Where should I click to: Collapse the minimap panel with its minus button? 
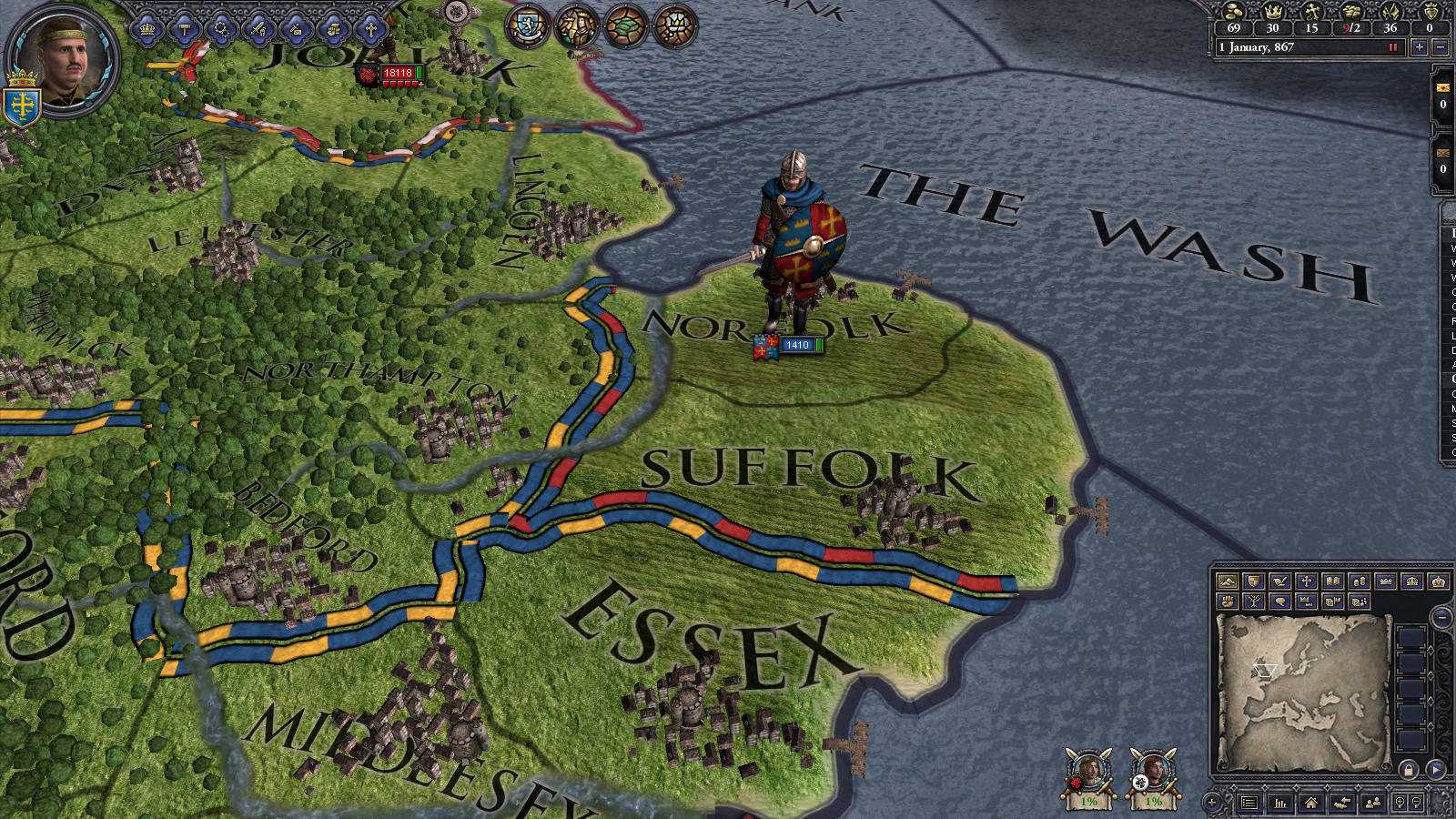point(1443,617)
